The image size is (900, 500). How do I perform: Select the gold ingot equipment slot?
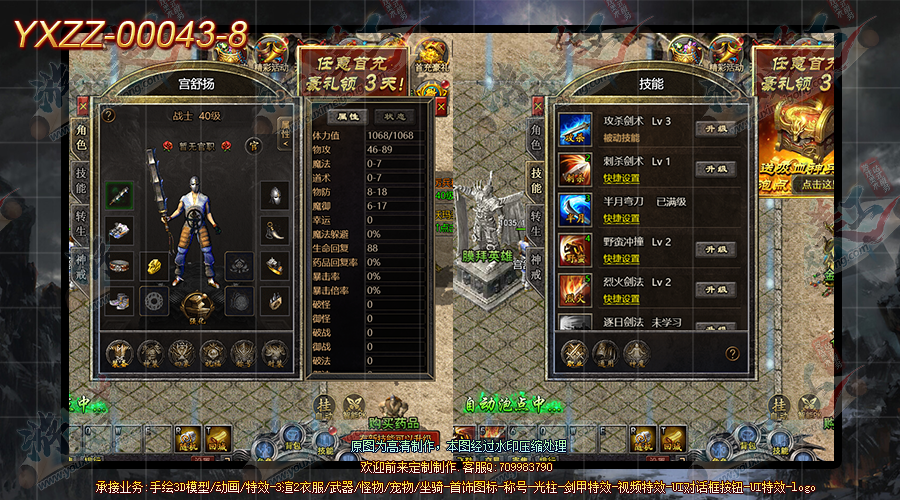156,265
